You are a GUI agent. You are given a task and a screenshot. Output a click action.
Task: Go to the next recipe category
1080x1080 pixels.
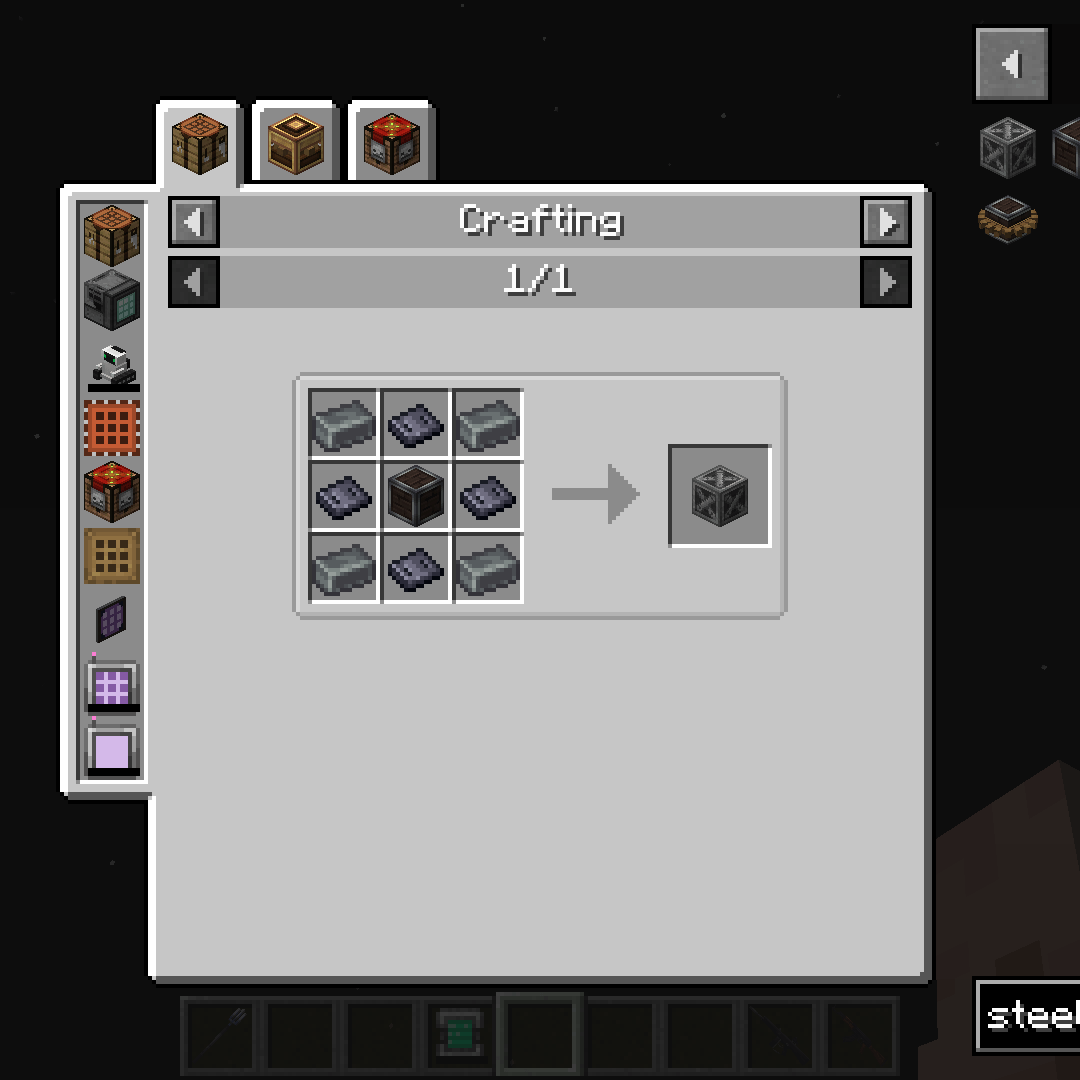coord(886,221)
